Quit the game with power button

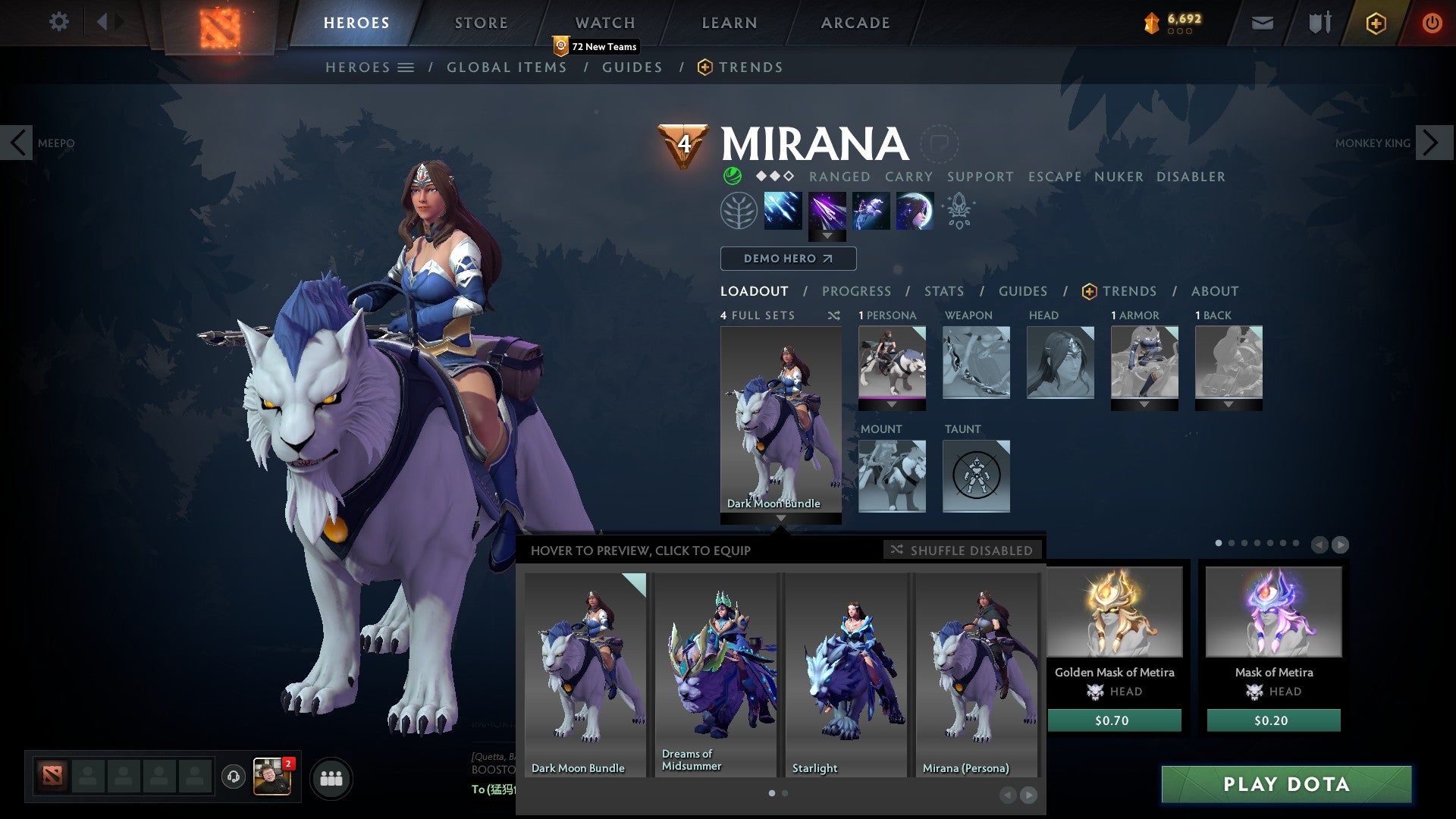tap(1432, 23)
